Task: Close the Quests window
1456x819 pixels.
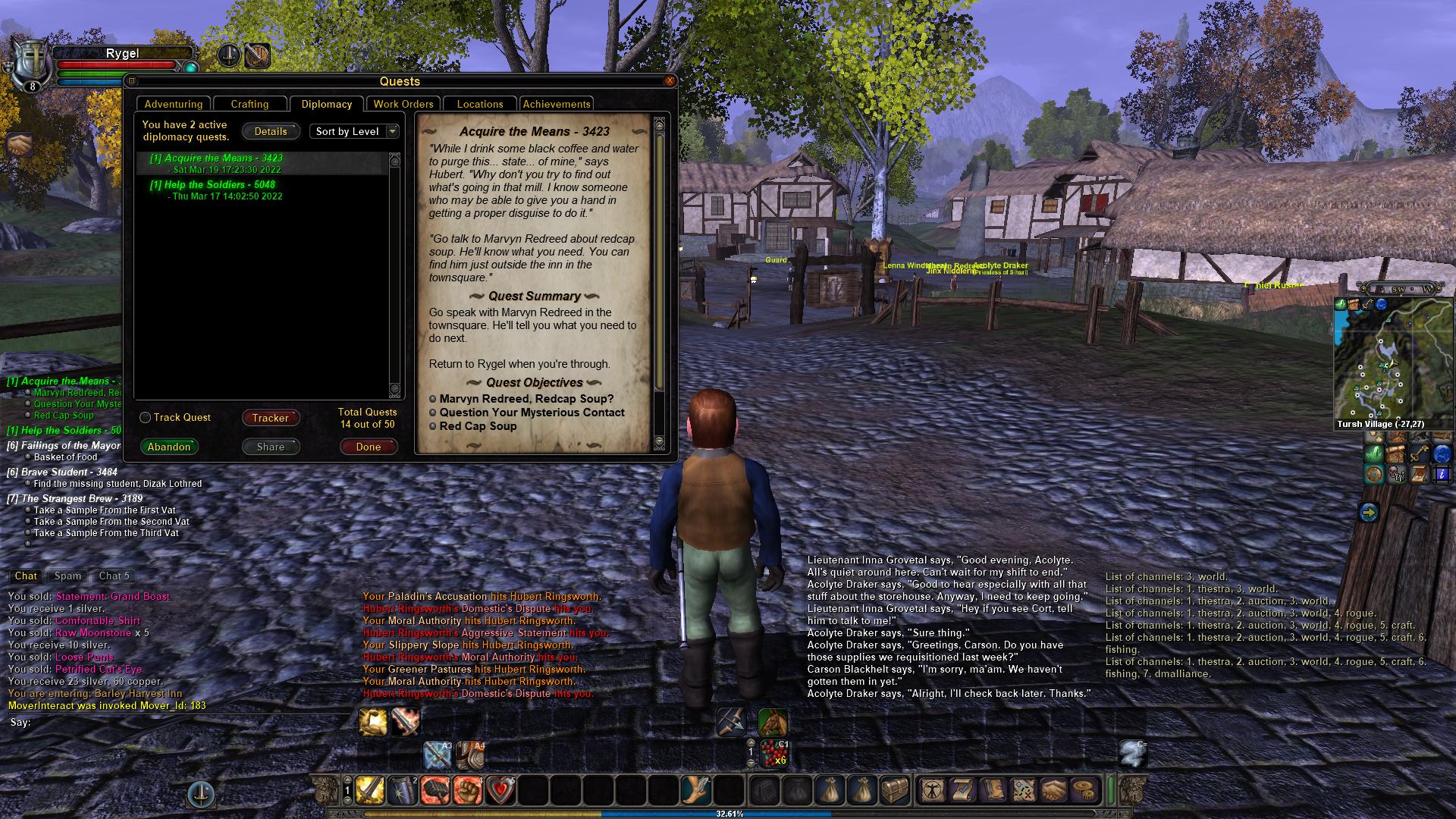Action: tap(669, 80)
